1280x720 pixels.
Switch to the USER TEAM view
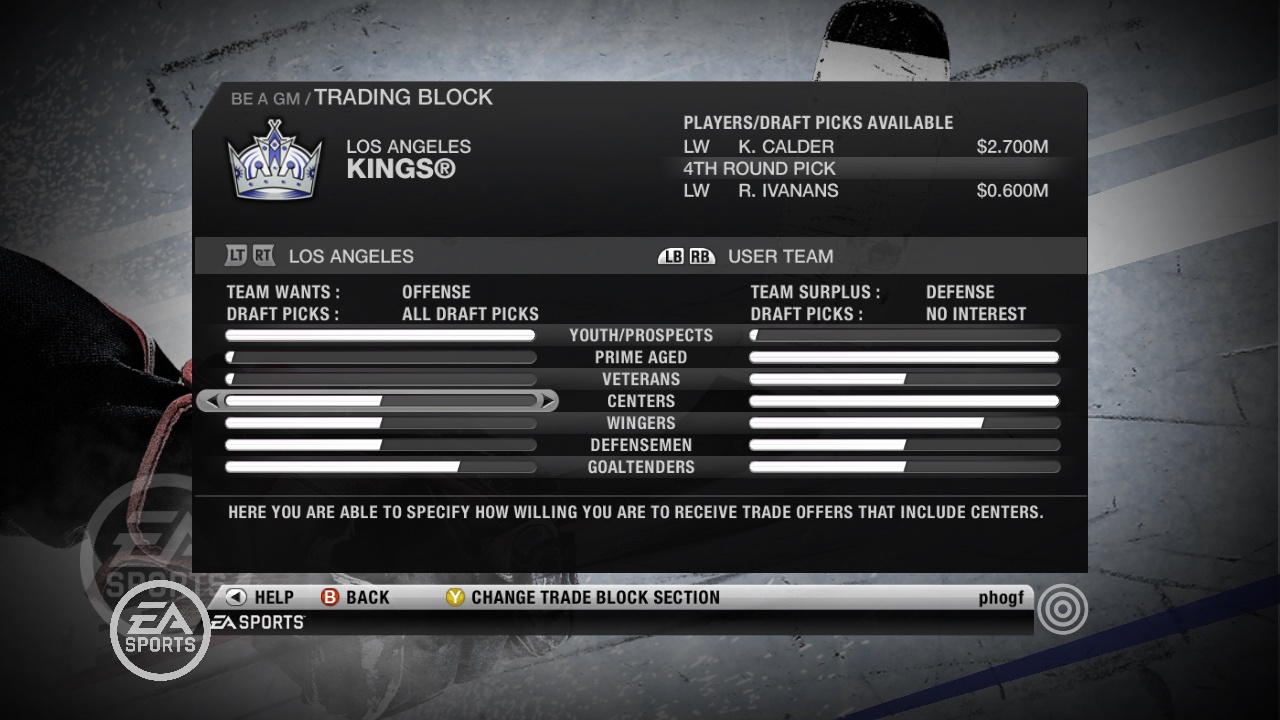click(x=780, y=256)
